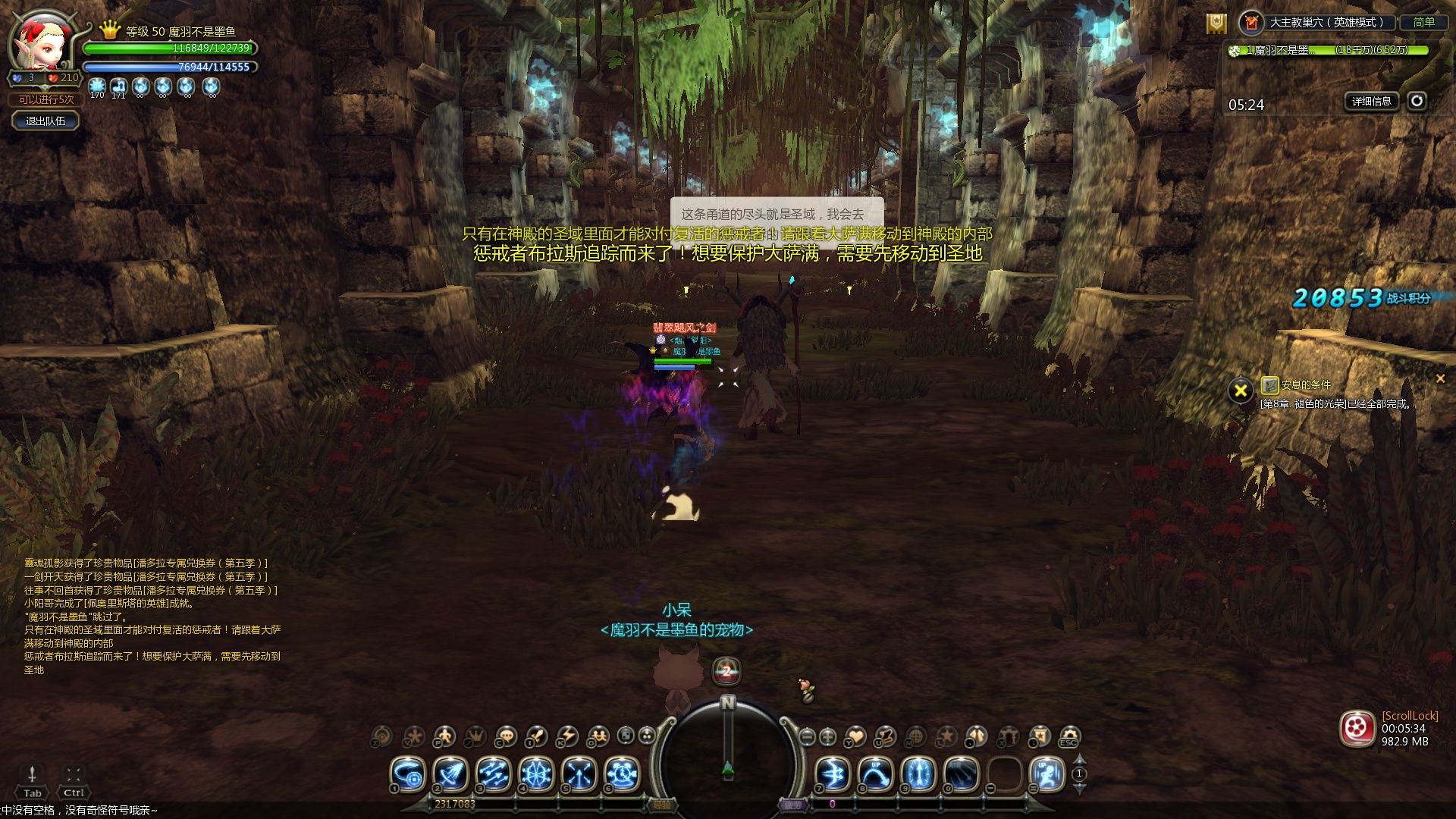Image resolution: width=1456 pixels, height=819 pixels.
Task: Select the 简单 difficulty label
Action: pos(1423,23)
